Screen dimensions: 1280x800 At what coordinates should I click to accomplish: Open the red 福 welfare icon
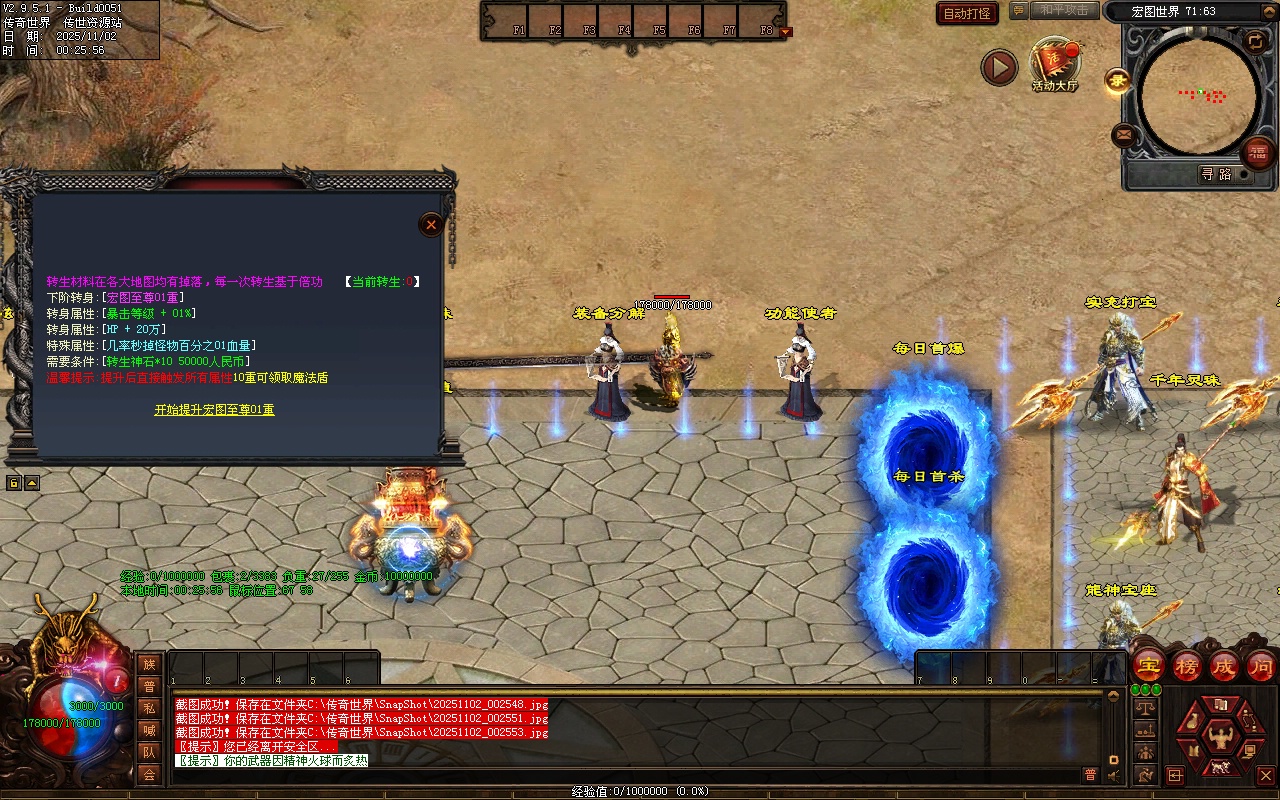coord(1257,153)
